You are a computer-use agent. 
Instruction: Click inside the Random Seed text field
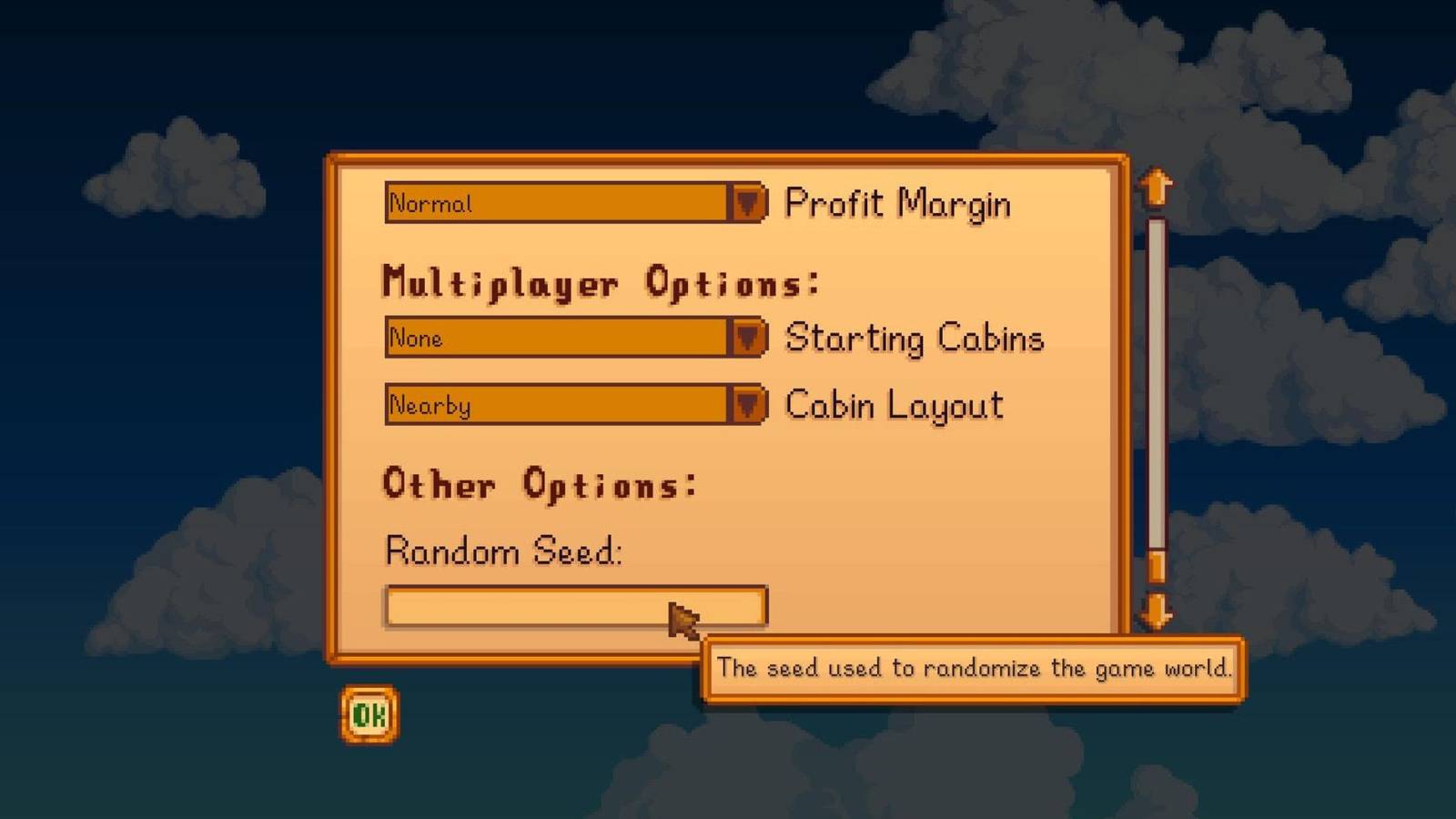[546, 607]
